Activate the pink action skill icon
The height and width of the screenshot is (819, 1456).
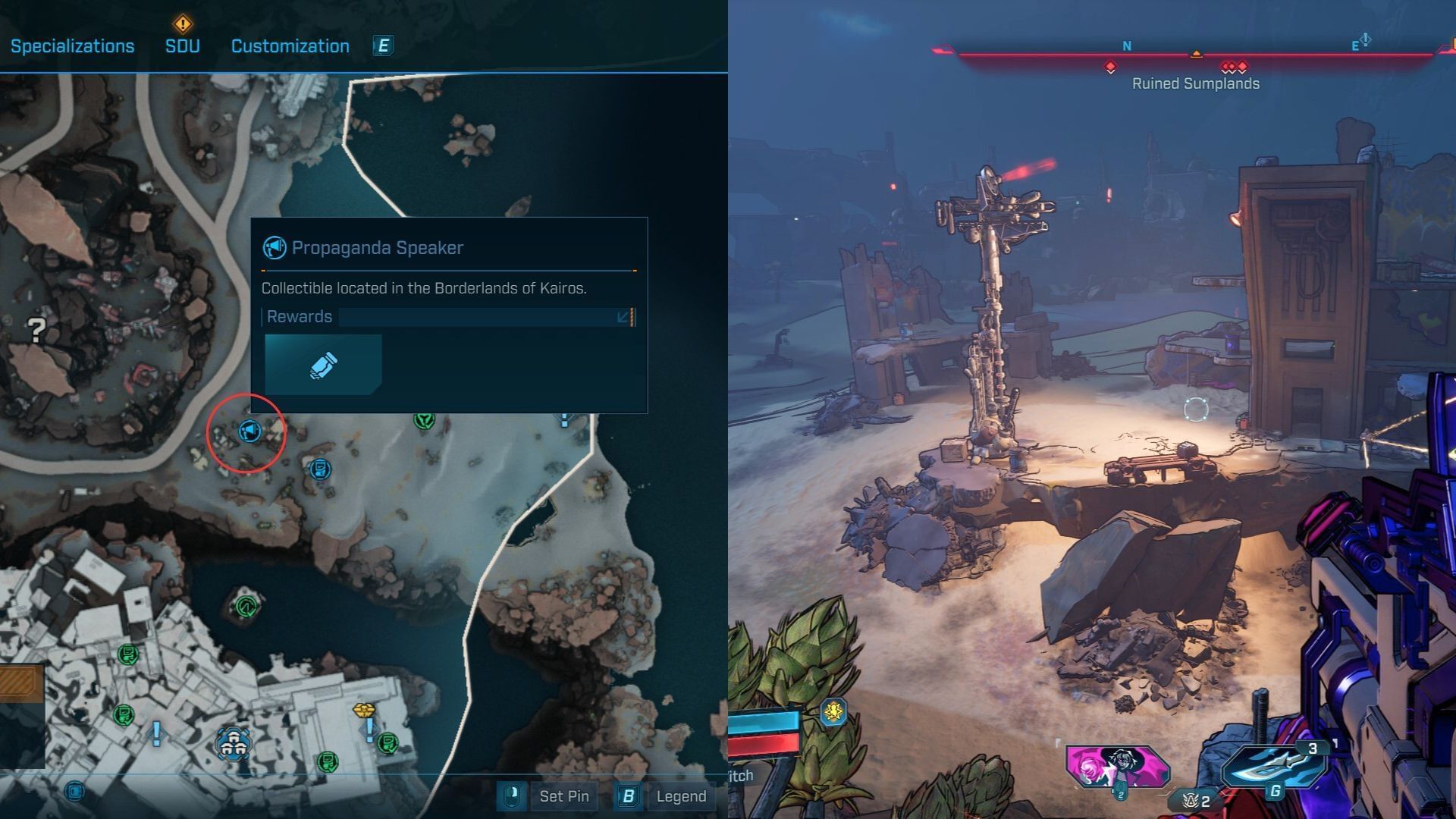pos(1116,767)
